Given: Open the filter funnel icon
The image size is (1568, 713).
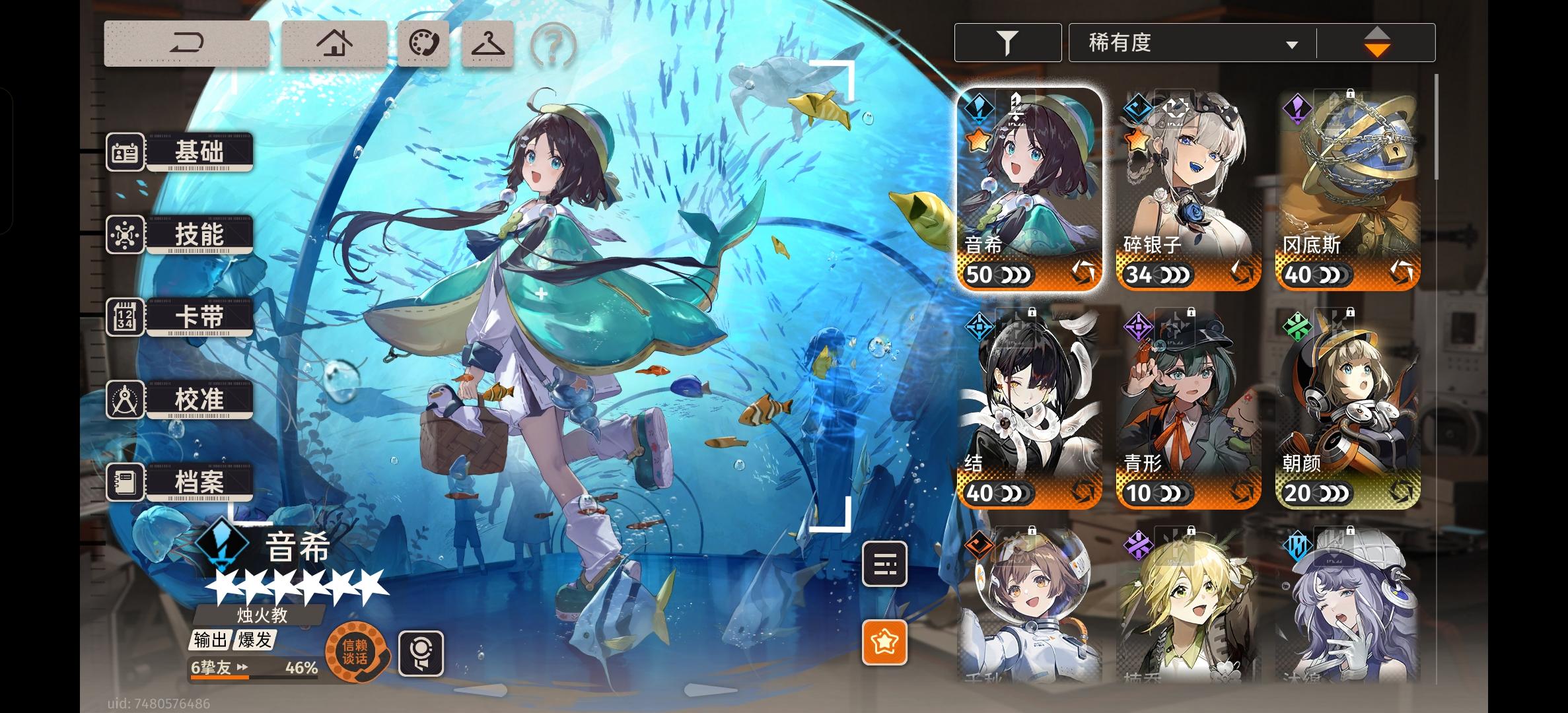Looking at the screenshot, I should coord(1007,42).
